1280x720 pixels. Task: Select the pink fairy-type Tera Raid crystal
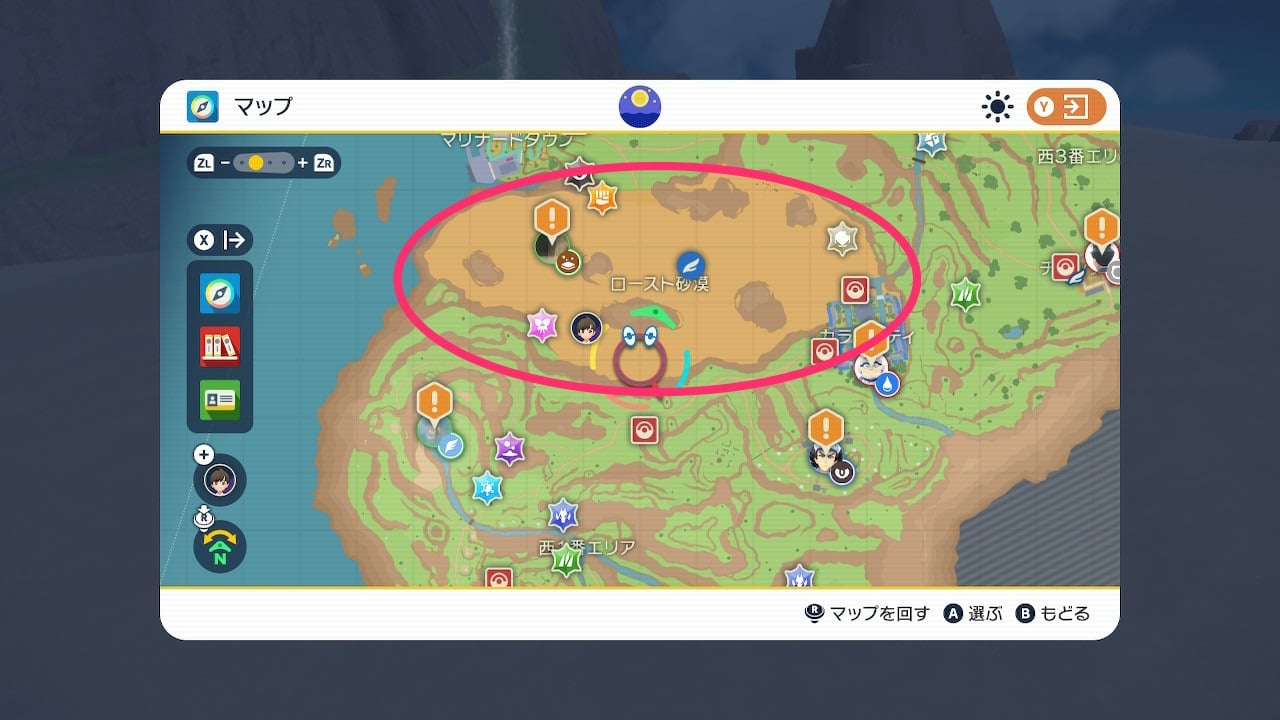(x=542, y=325)
